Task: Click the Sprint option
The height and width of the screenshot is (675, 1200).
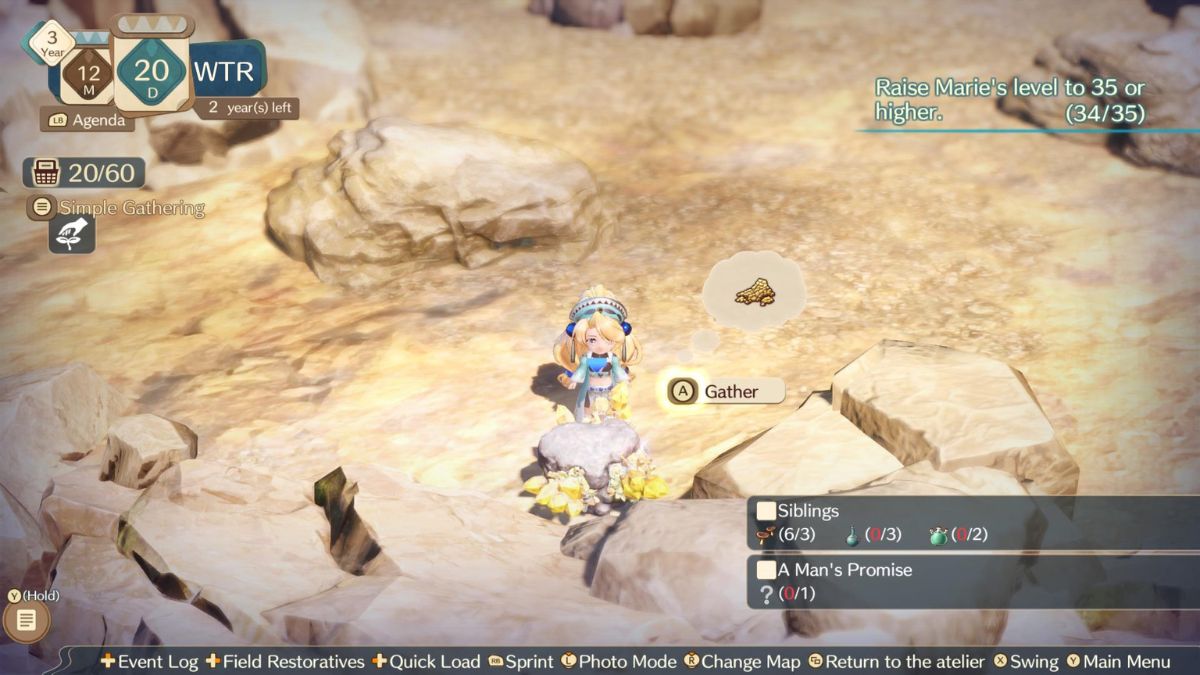Action: point(520,661)
